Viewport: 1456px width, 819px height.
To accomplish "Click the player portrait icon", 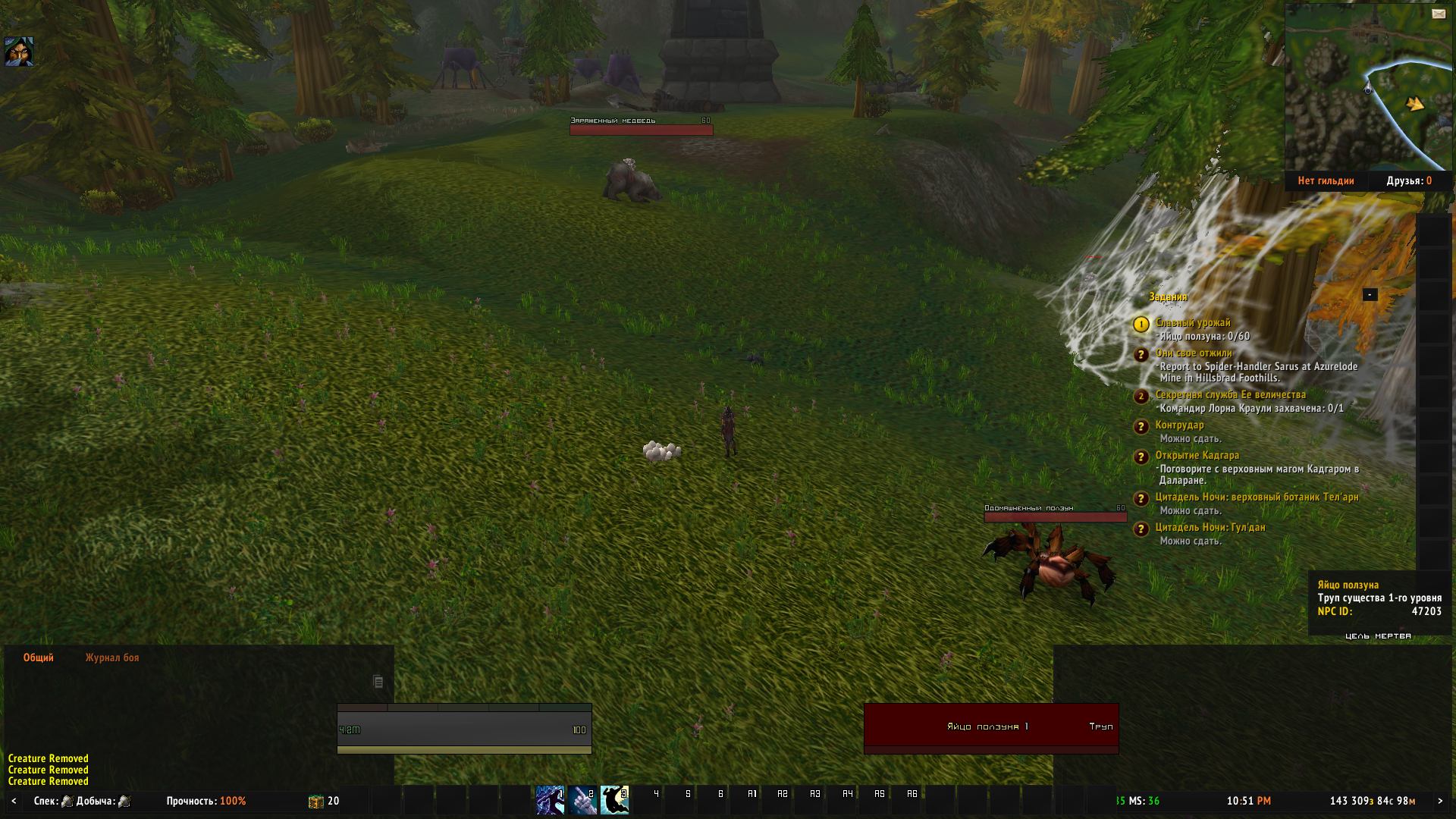I will [19, 52].
